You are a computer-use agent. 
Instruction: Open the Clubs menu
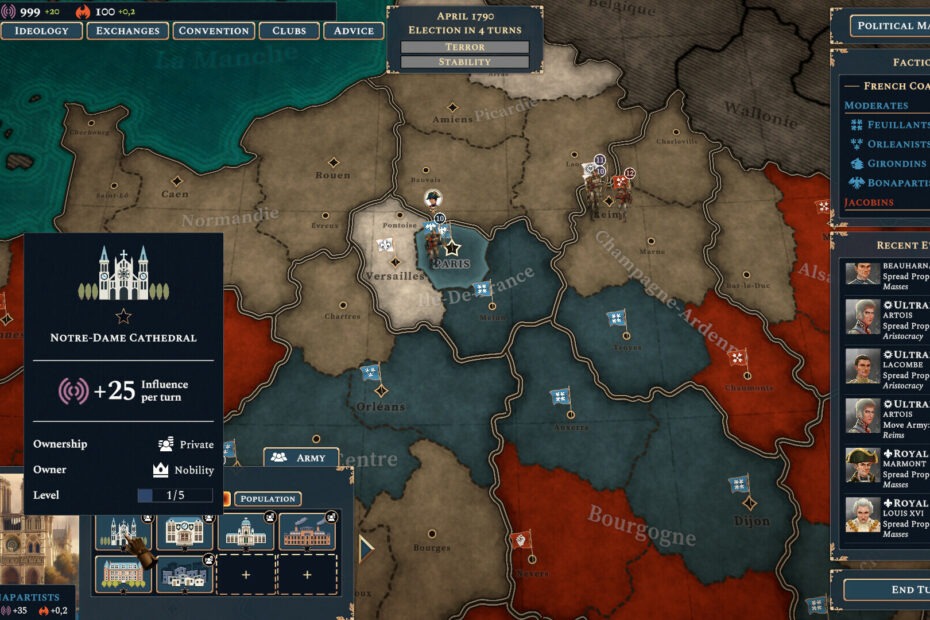click(x=289, y=31)
